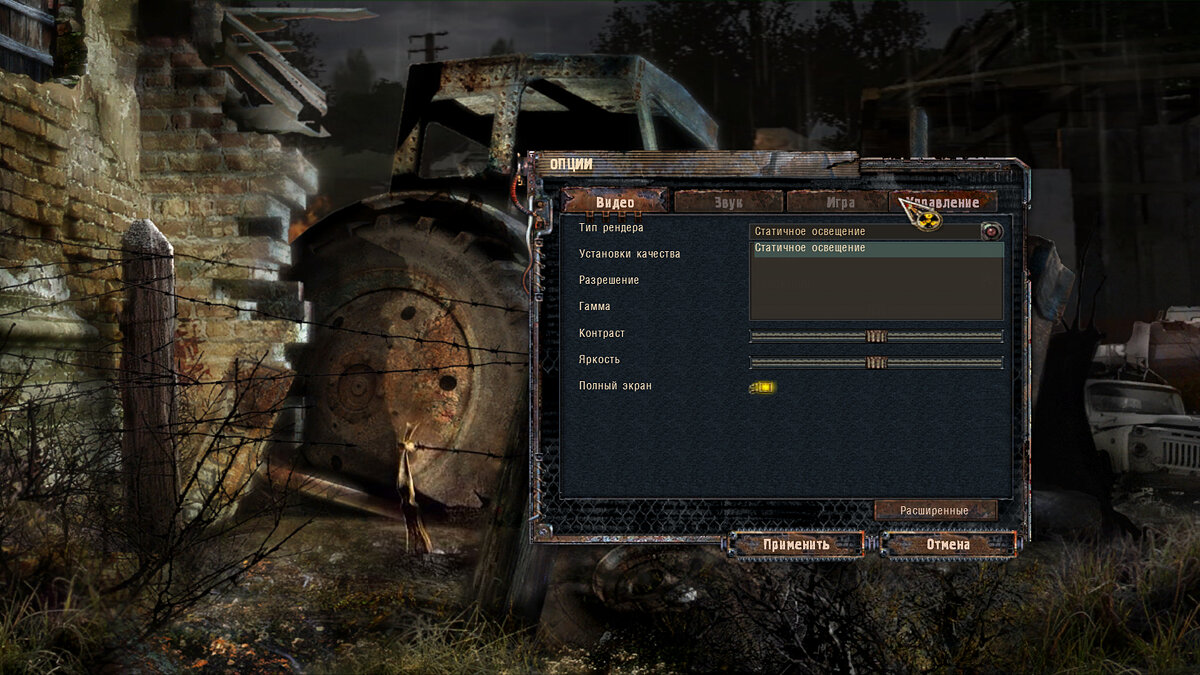Cancel changes with the Отмена button
This screenshot has height=675, width=1200.
click(x=948, y=545)
